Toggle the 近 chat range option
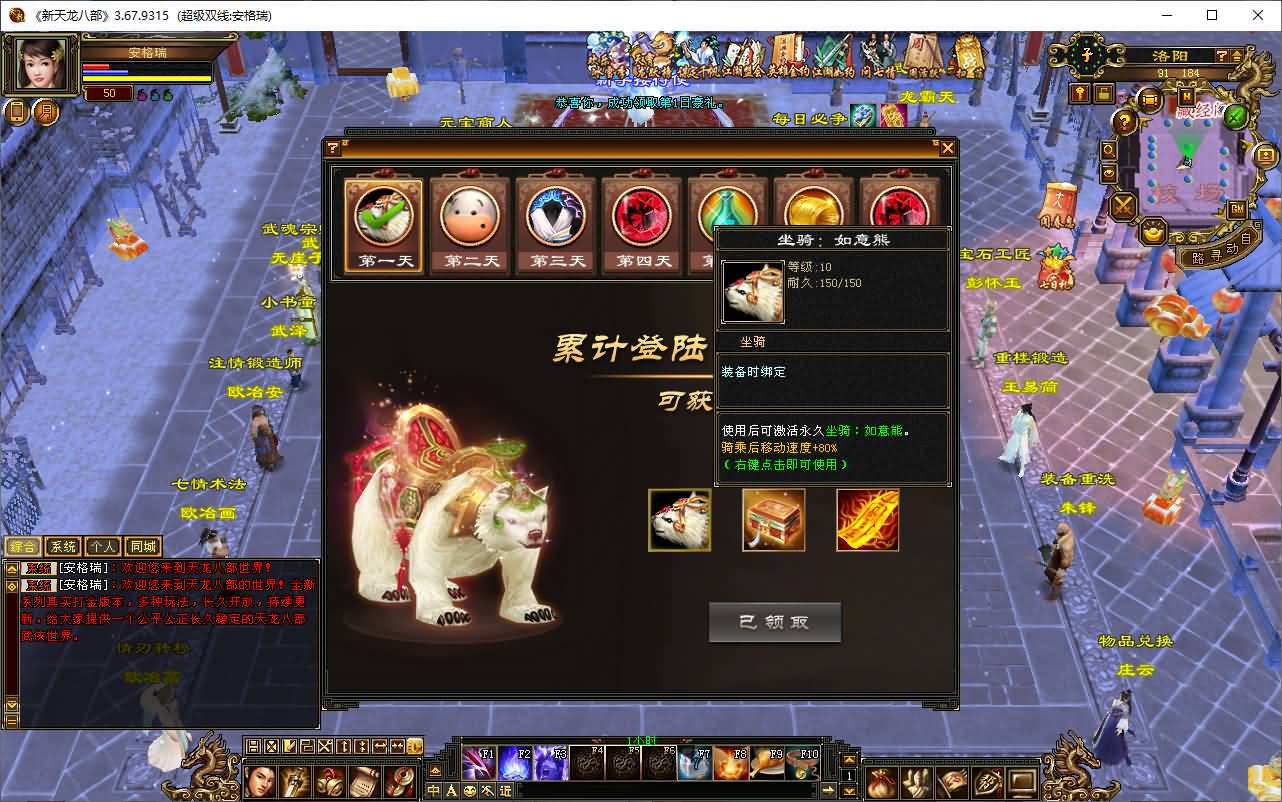The height and width of the screenshot is (802, 1282). coord(506,790)
